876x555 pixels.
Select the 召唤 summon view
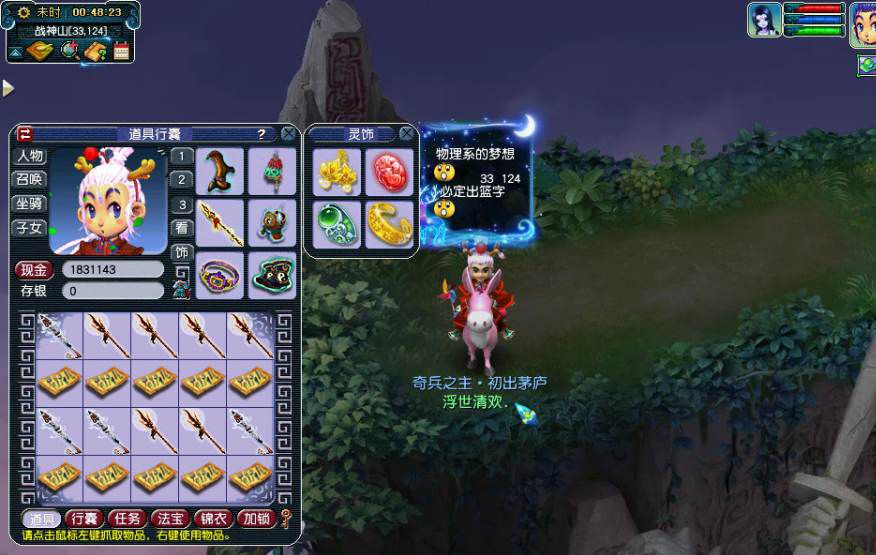coord(29,180)
